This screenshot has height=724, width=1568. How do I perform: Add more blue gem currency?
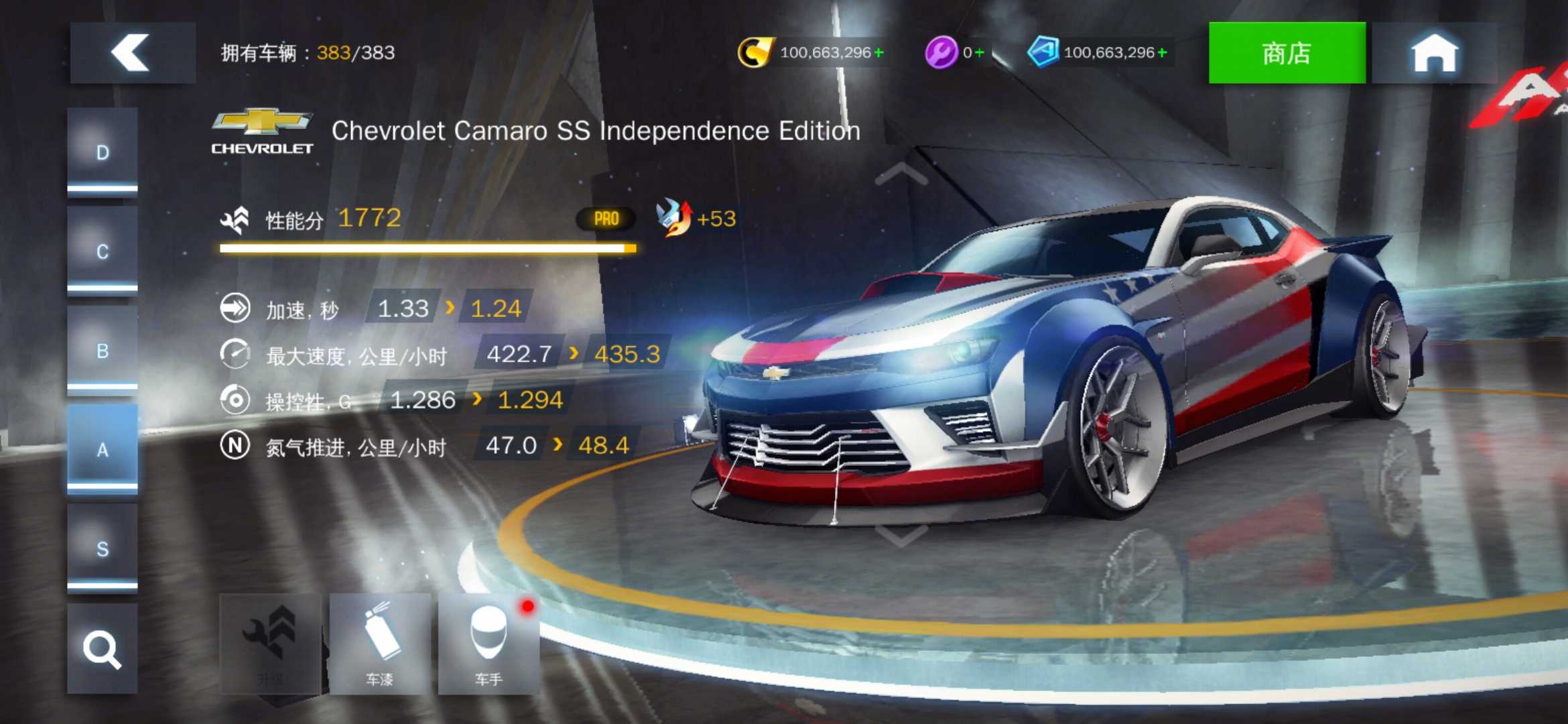point(1163,52)
